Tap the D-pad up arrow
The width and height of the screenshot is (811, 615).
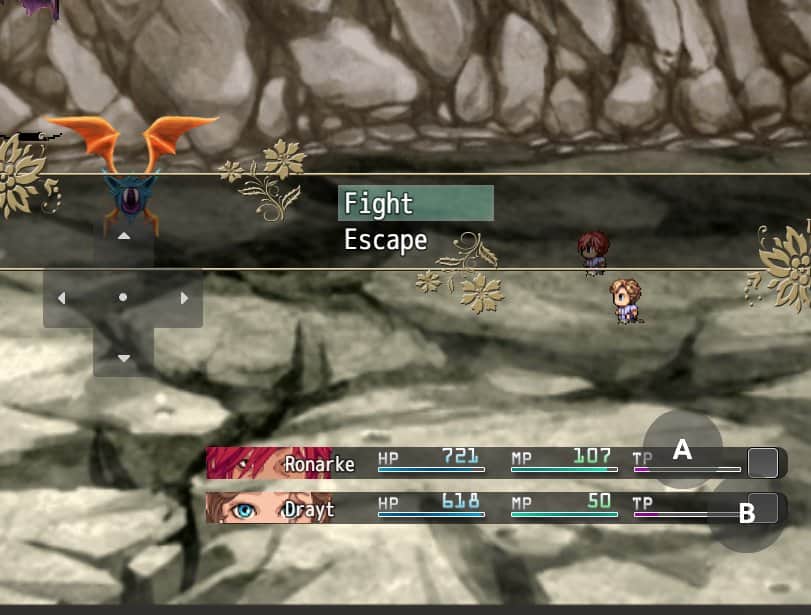124,237
